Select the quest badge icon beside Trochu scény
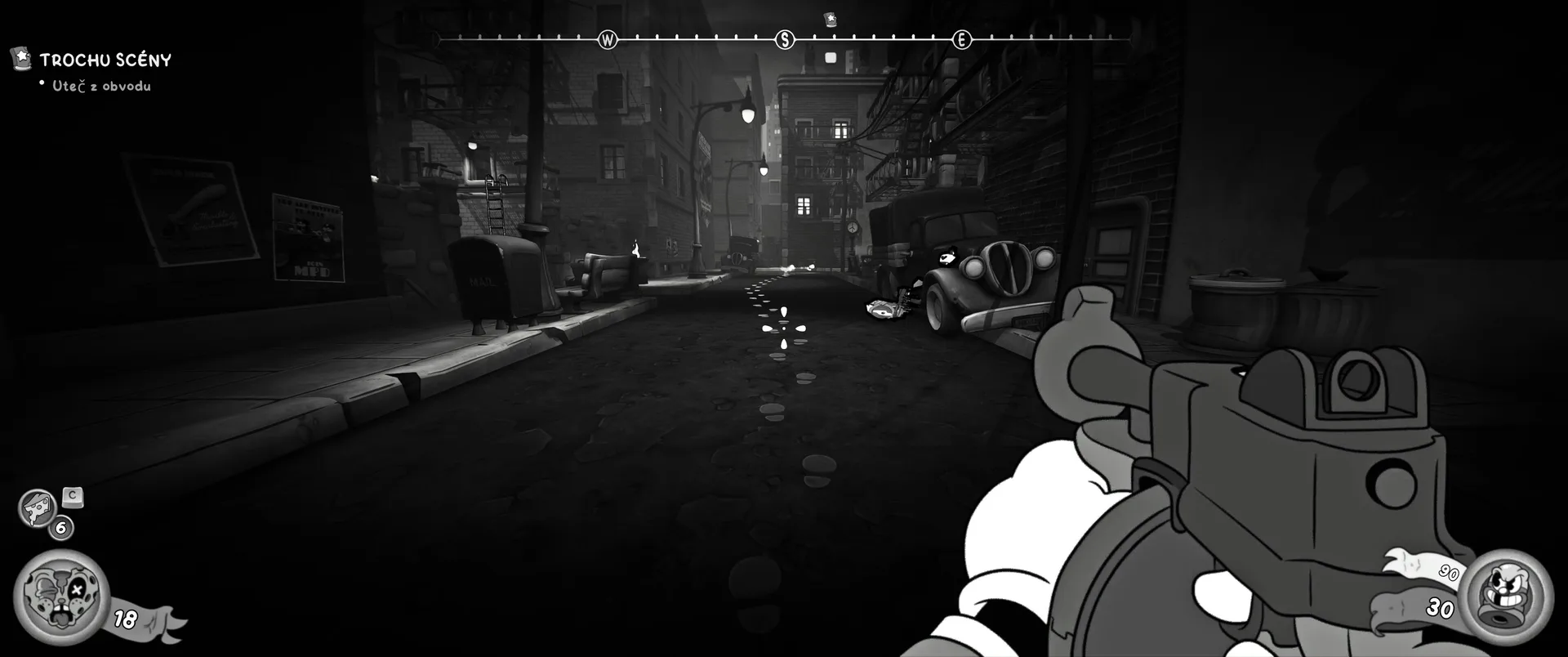The height and width of the screenshot is (657, 1568). [21, 58]
